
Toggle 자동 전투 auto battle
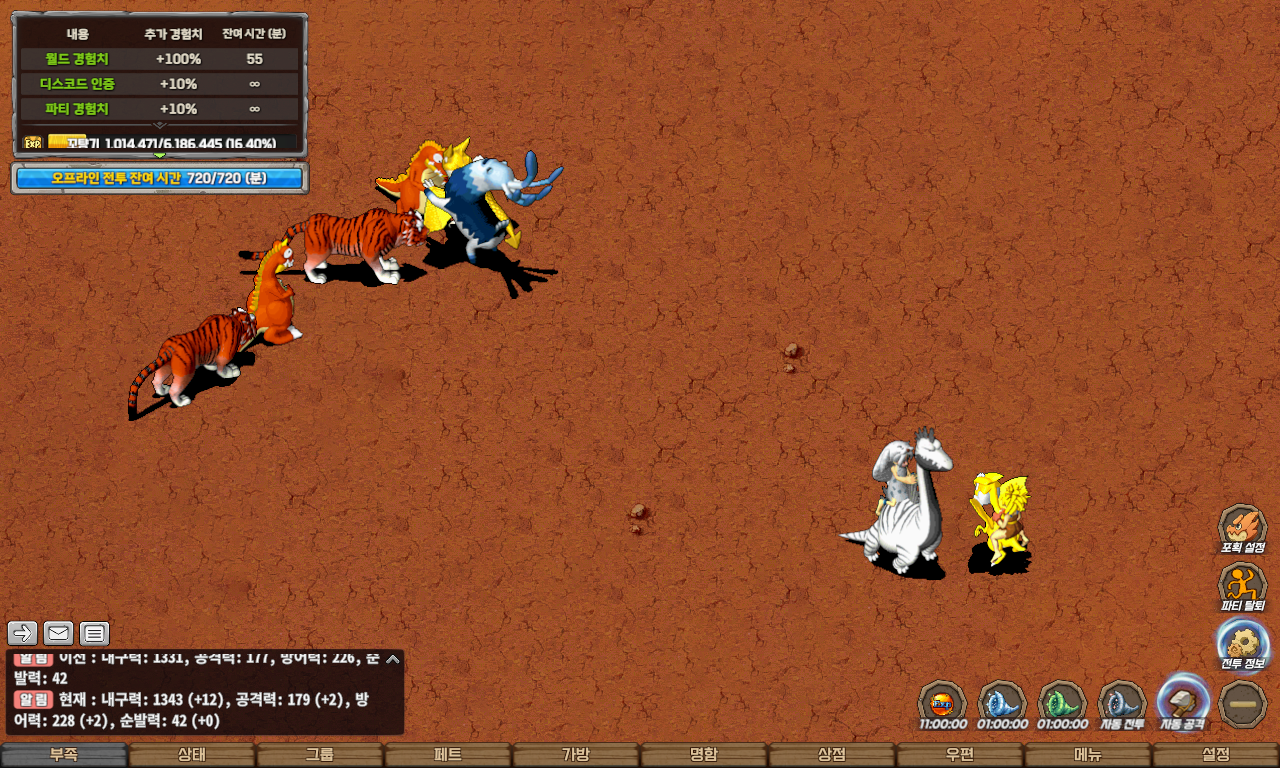1123,703
